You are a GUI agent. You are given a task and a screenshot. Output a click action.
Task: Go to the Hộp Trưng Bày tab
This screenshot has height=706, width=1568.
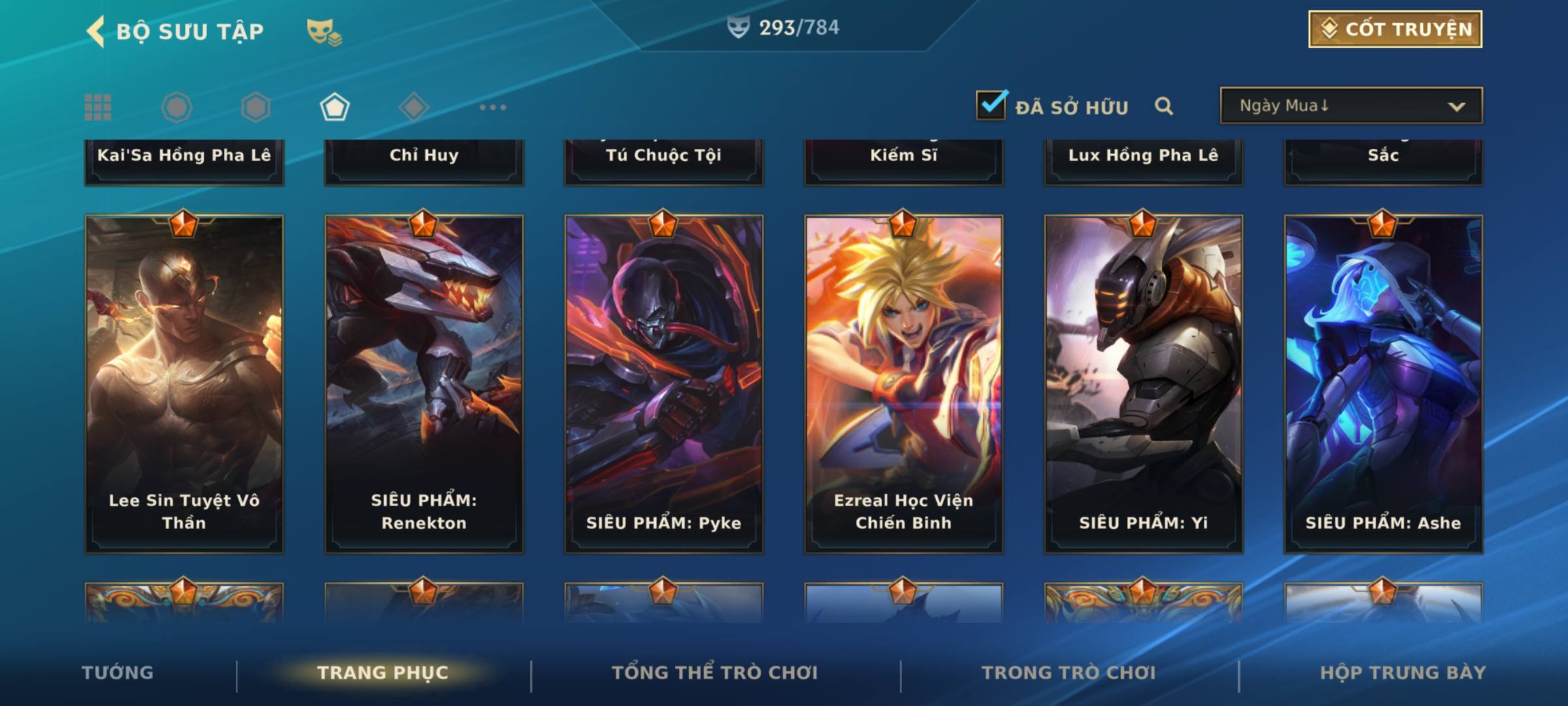pyautogui.click(x=1403, y=673)
